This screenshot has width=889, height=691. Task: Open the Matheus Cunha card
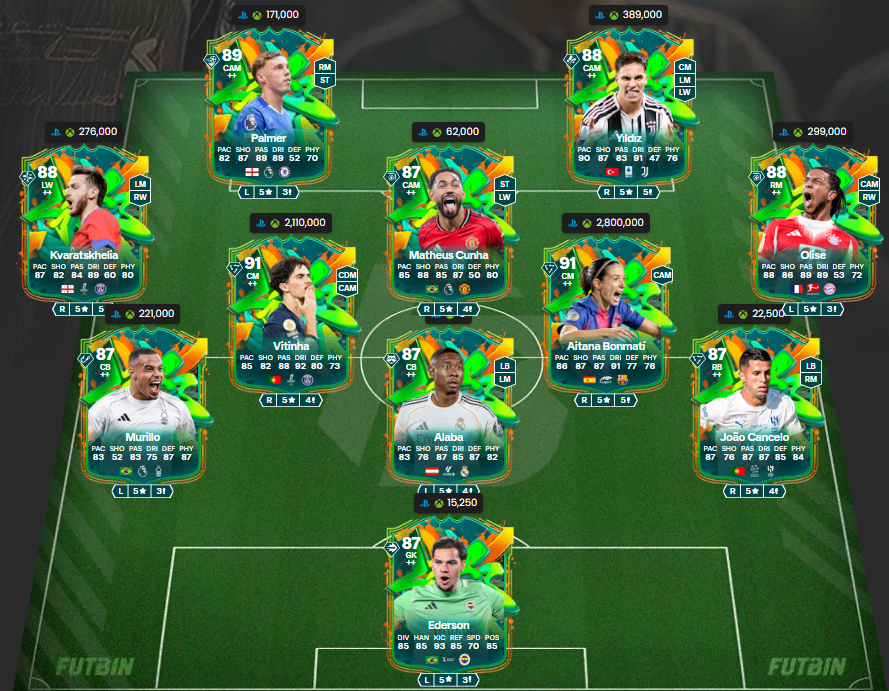click(x=447, y=218)
